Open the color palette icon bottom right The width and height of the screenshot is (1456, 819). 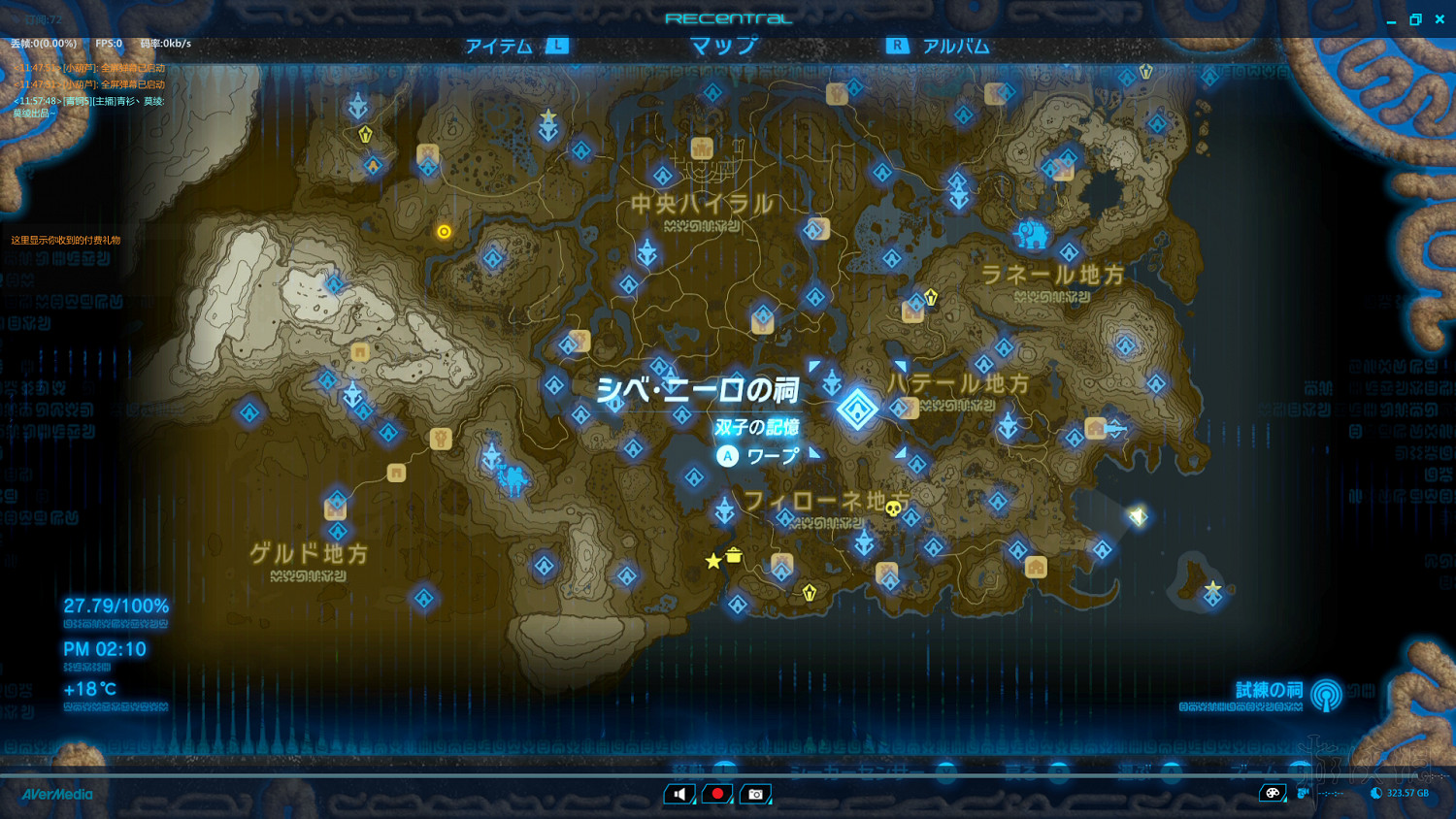(x=1273, y=793)
